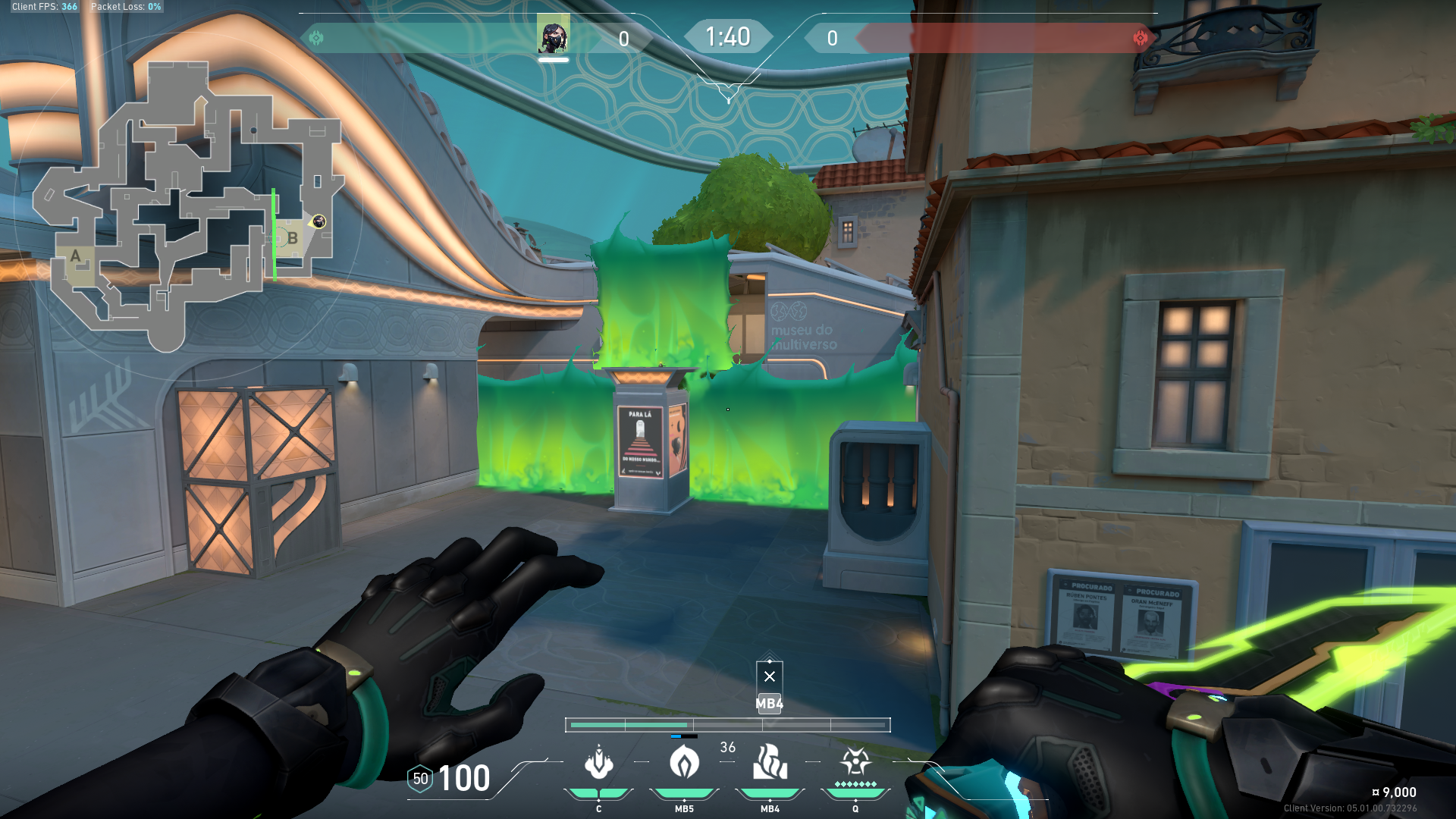Click the red attacker team icon
Viewport: 1456px width, 819px height.
(1140, 38)
